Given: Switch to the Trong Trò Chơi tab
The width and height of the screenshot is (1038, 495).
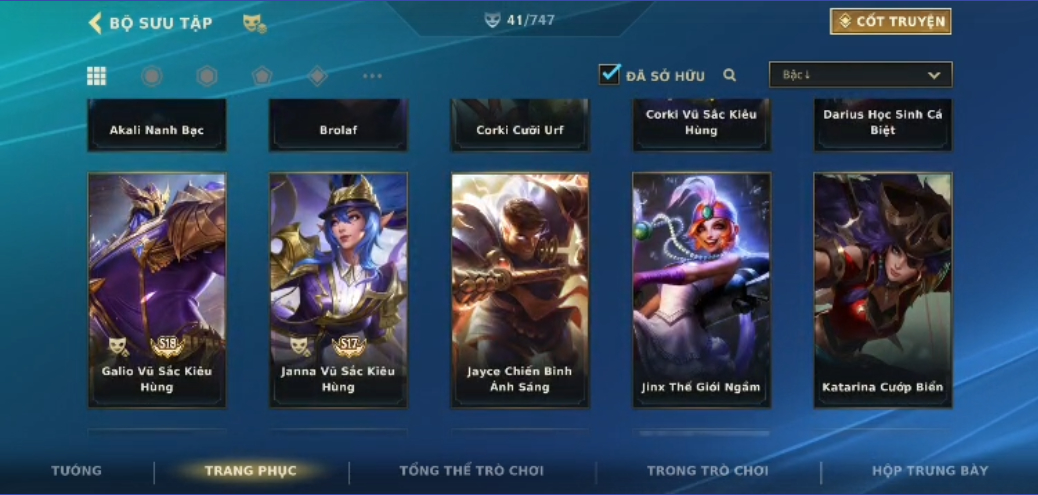Looking at the screenshot, I should click(x=708, y=471).
